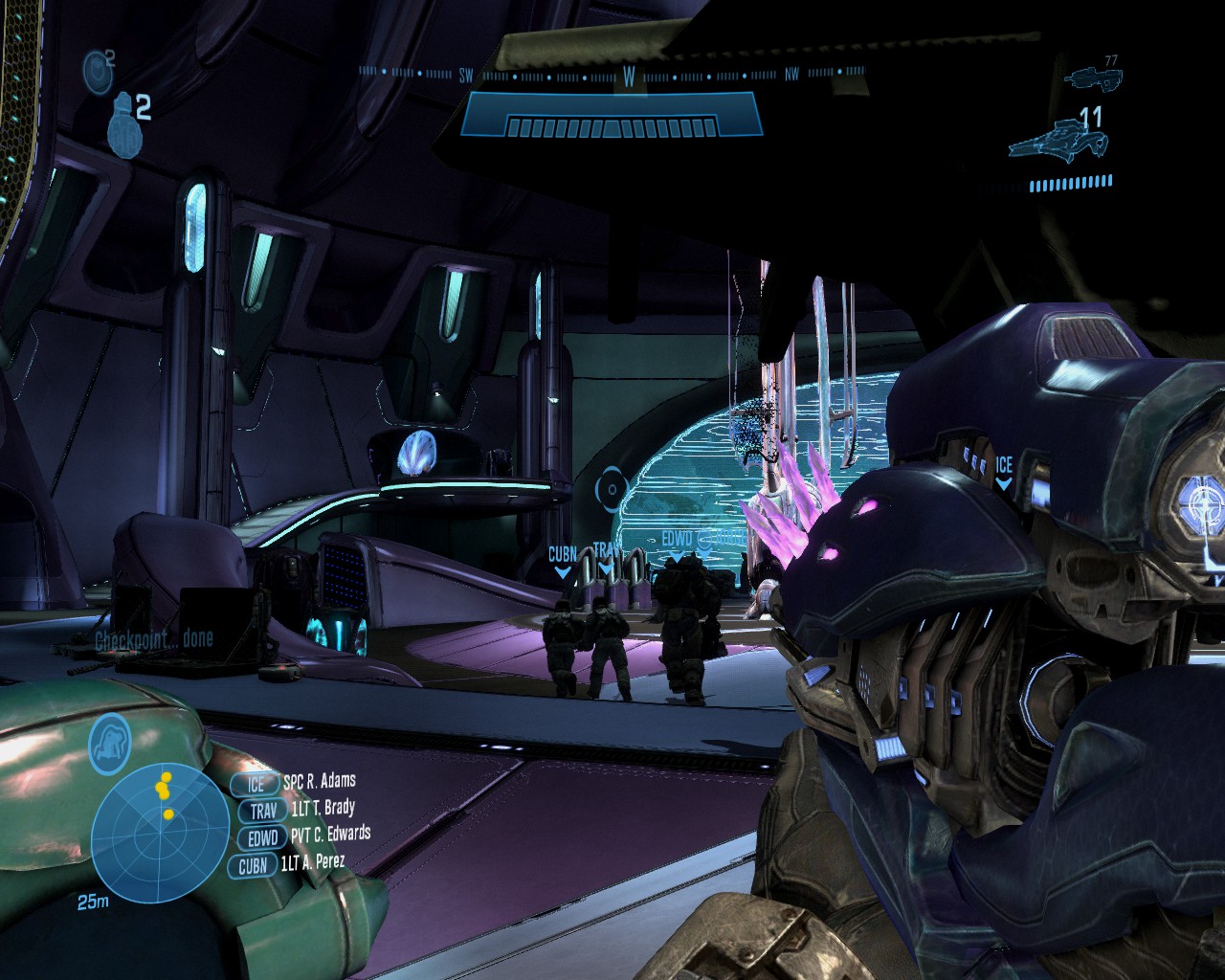Select the frag grenade icon
Viewport: 1225px width, 980px height.
click(x=123, y=124)
